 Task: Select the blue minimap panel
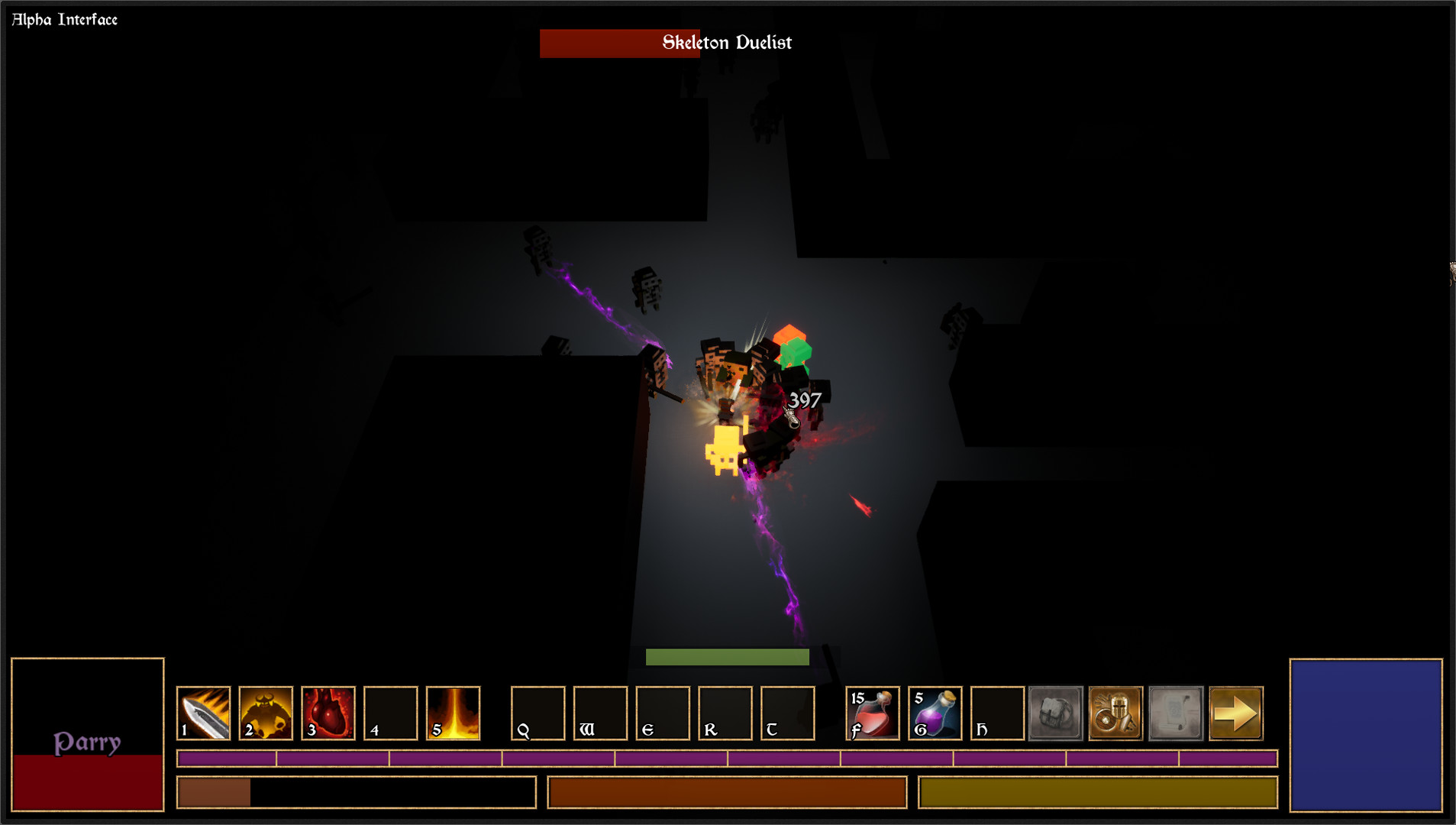[x=1365, y=734]
